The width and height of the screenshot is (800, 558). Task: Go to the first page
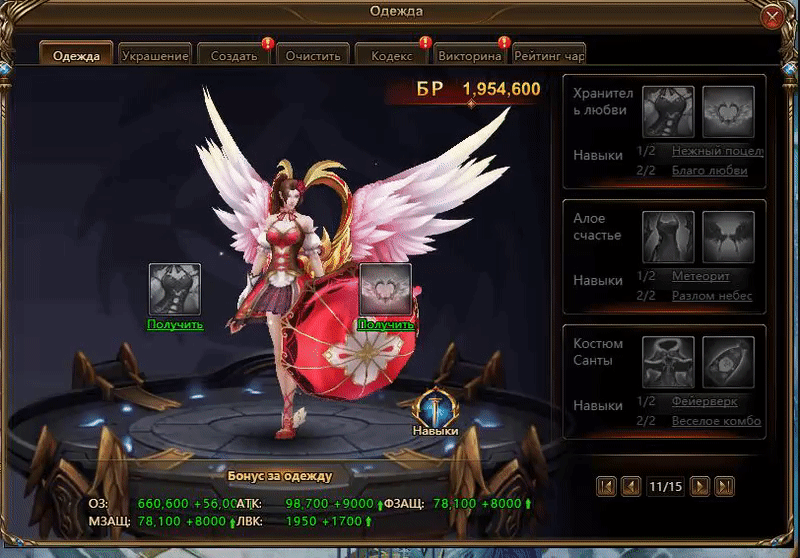point(606,487)
